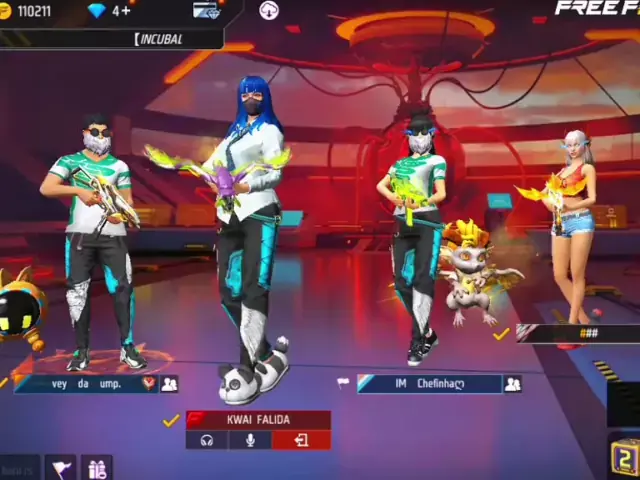Open the flag icon in bottom bar
Image resolution: width=640 pixels, height=480 pixels.
pos(62,467)
